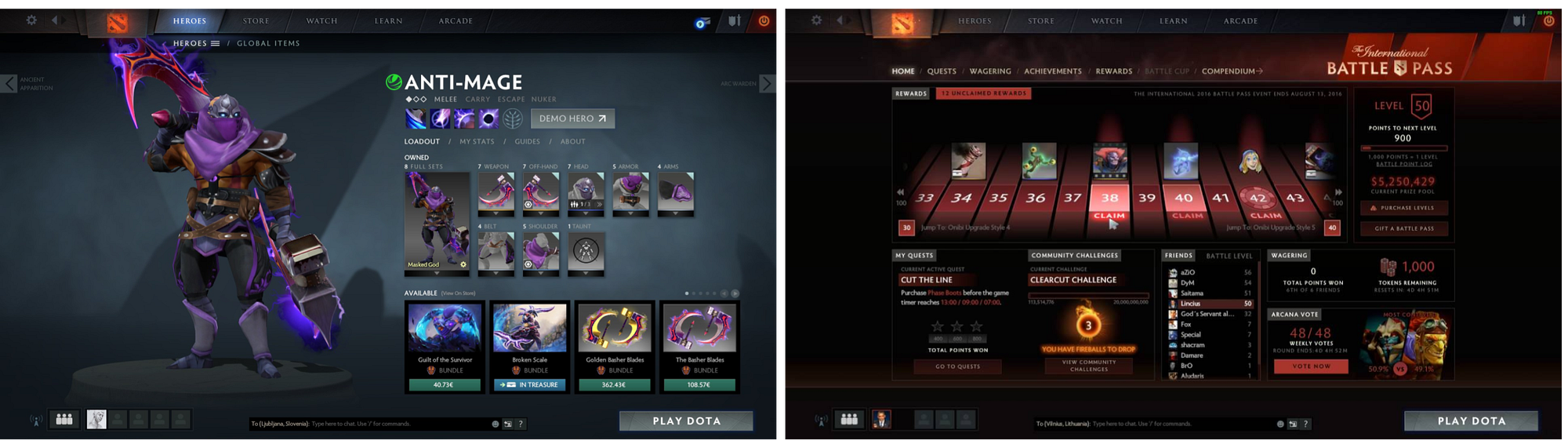
Task: Click the In Treasure button under Broken Scale
Action: tap(529, 385)
